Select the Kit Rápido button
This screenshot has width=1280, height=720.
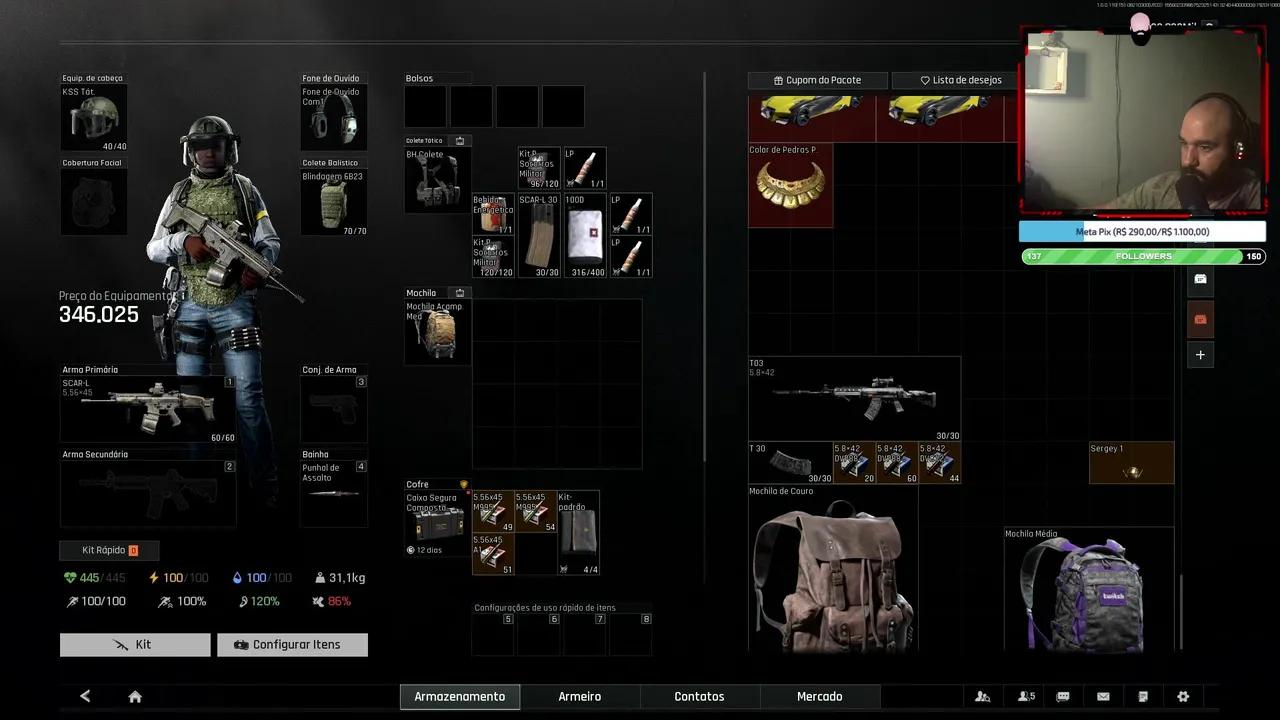[x=109, y=550]
